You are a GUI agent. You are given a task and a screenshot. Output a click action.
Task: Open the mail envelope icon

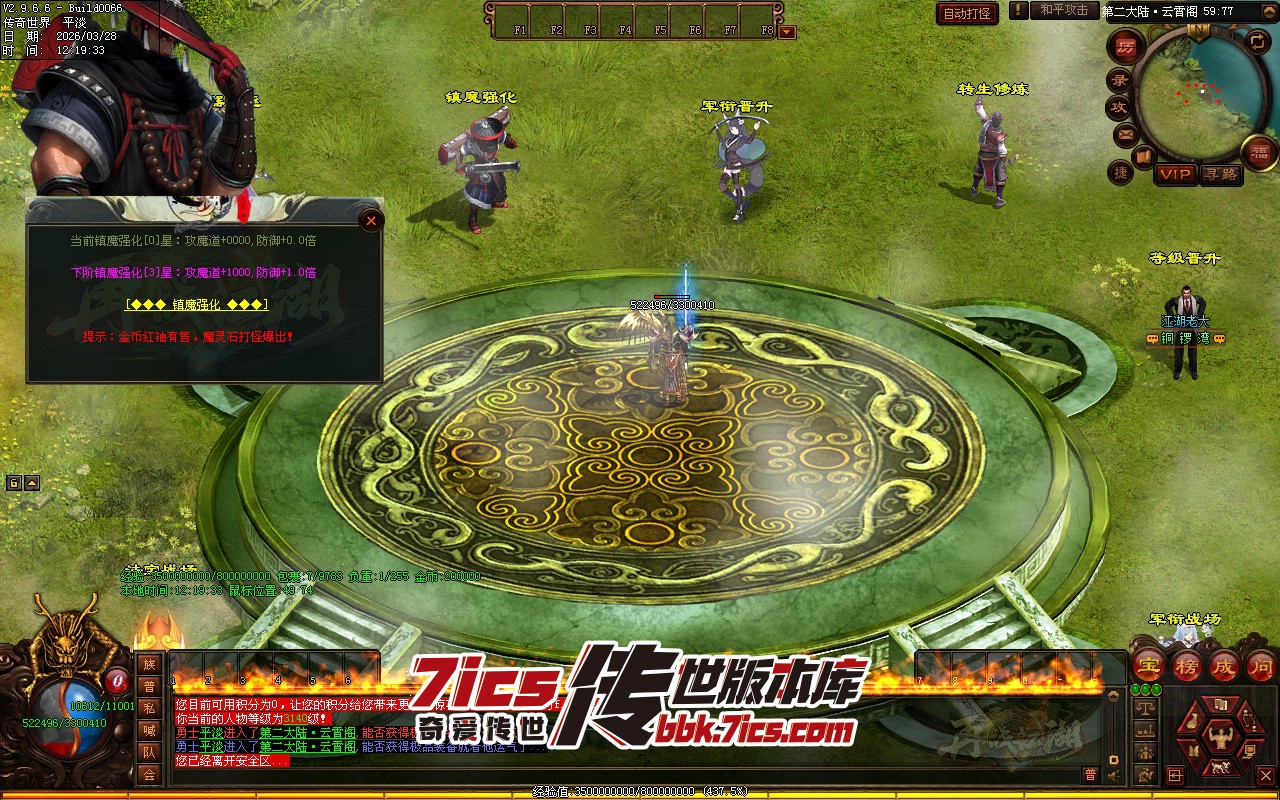coord(1126,133)
